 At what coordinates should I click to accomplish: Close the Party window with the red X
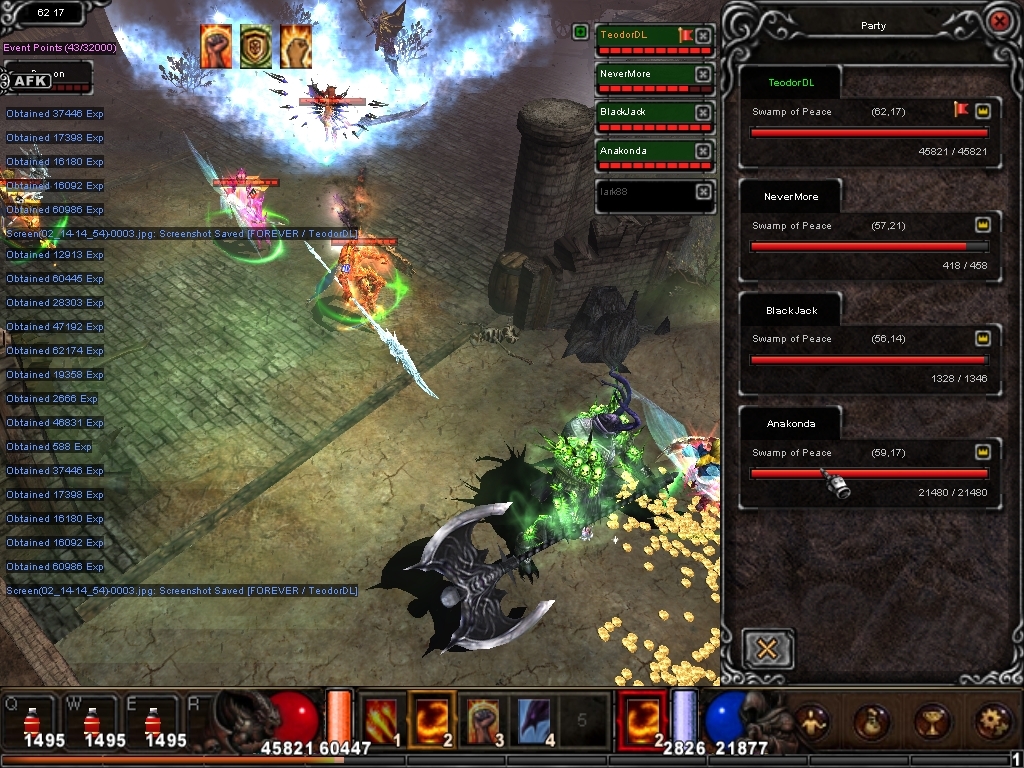pyautogui.click(x=997, y=21)
